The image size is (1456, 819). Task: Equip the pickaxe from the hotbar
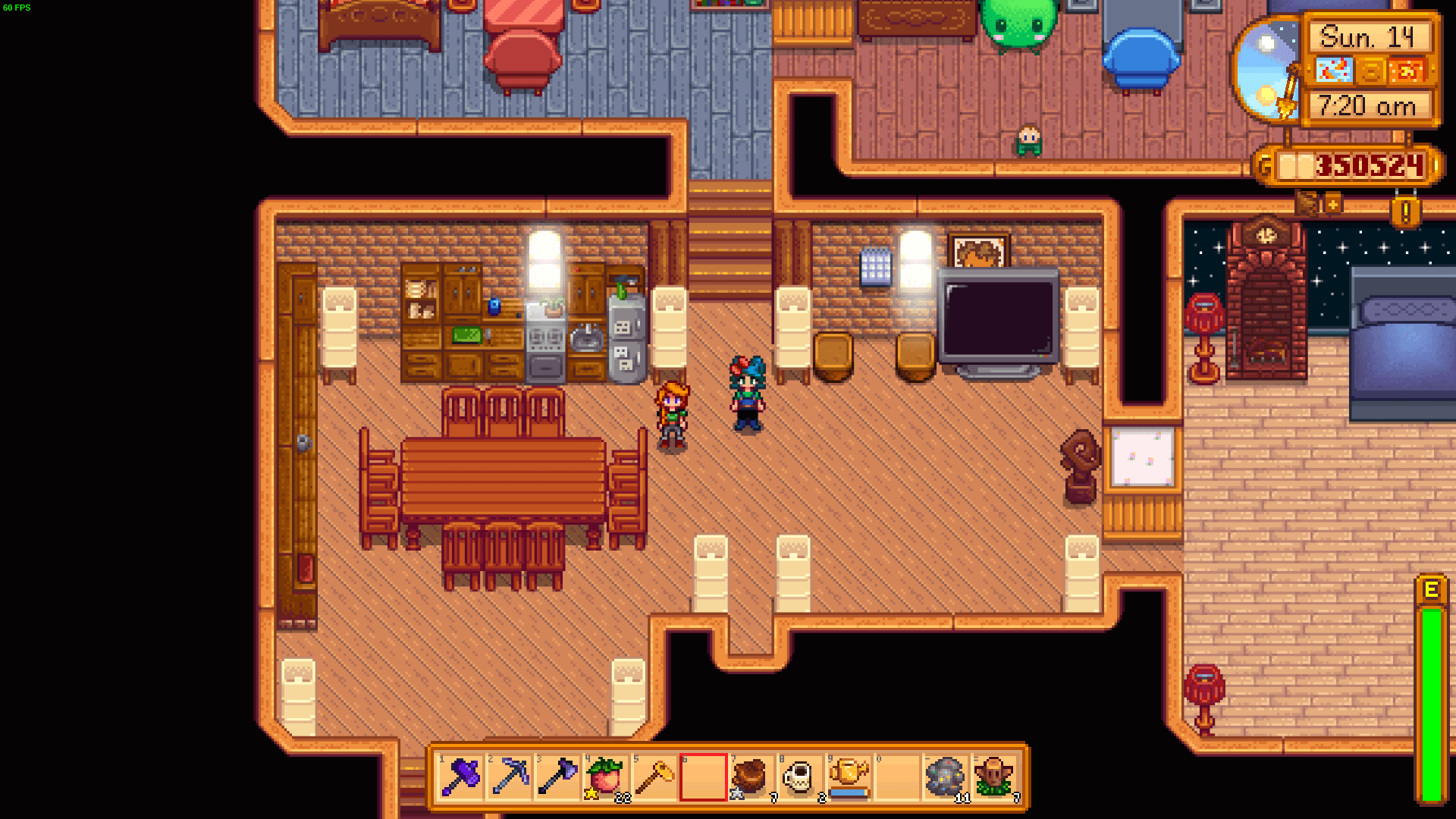(510, 777)
